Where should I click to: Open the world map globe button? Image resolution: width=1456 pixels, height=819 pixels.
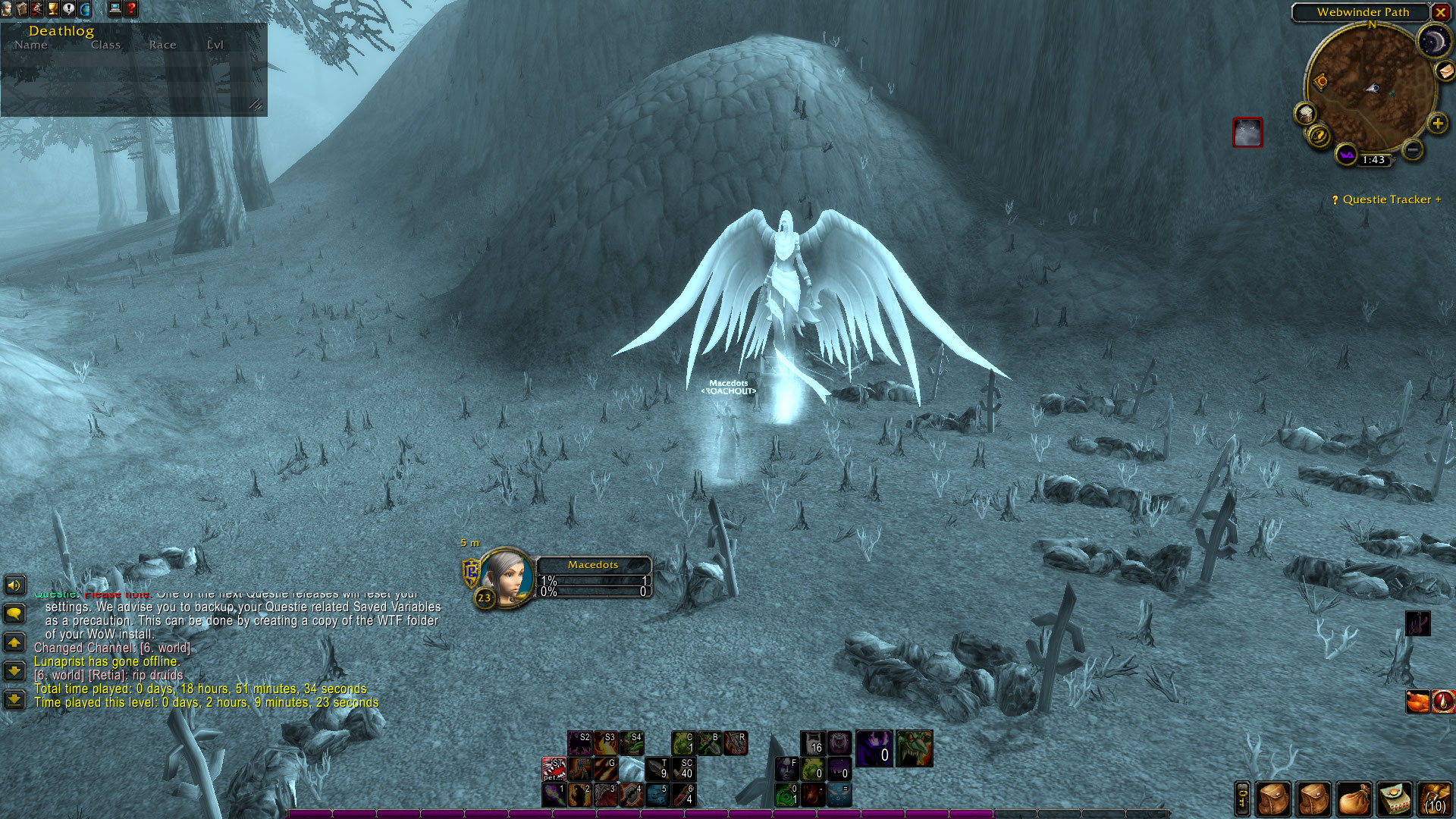coord(85,9)
